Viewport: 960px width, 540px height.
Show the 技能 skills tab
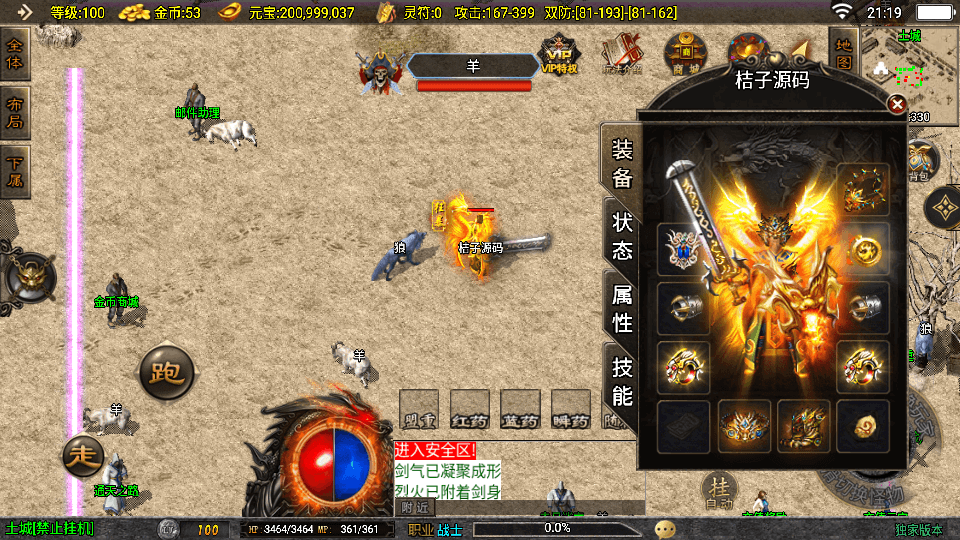(622, 380)
